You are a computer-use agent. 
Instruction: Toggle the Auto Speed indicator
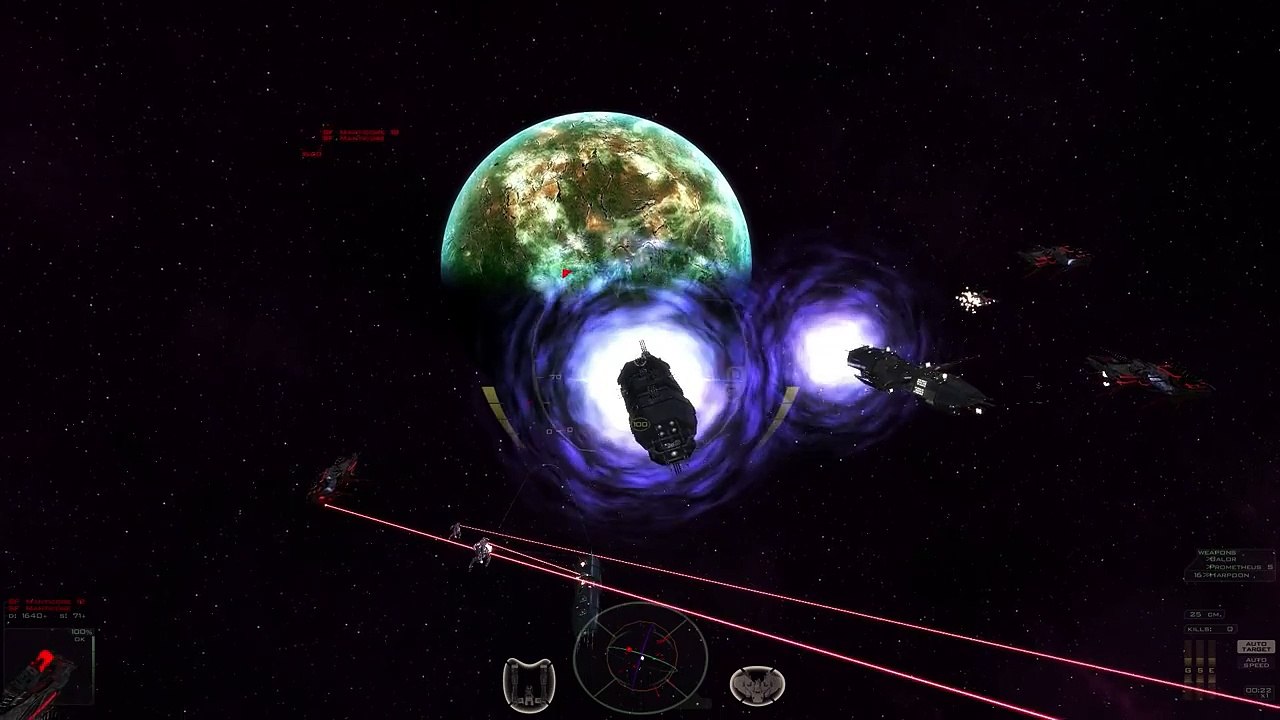[x=1255, y=663]
